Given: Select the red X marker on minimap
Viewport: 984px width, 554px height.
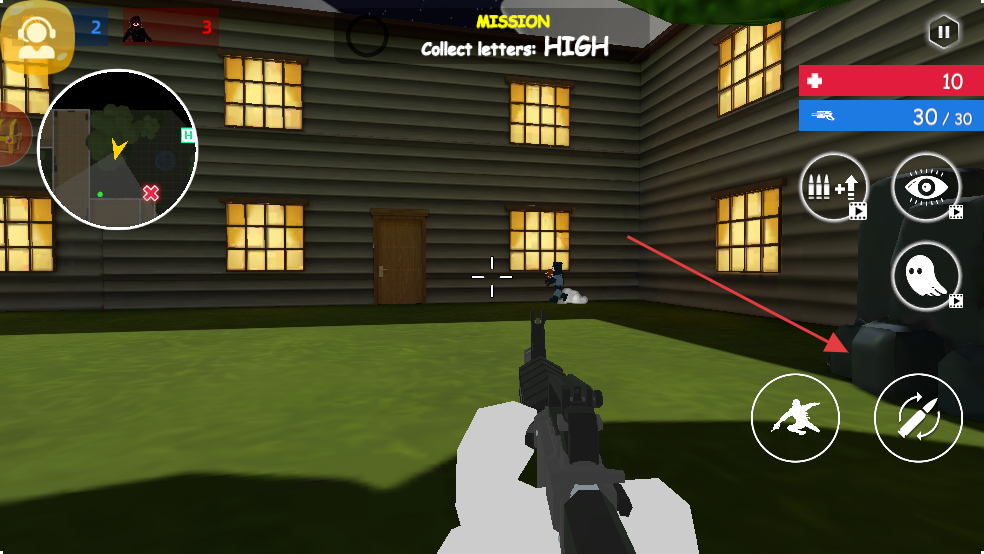Looking at the screenshot, I should point(151,192).
